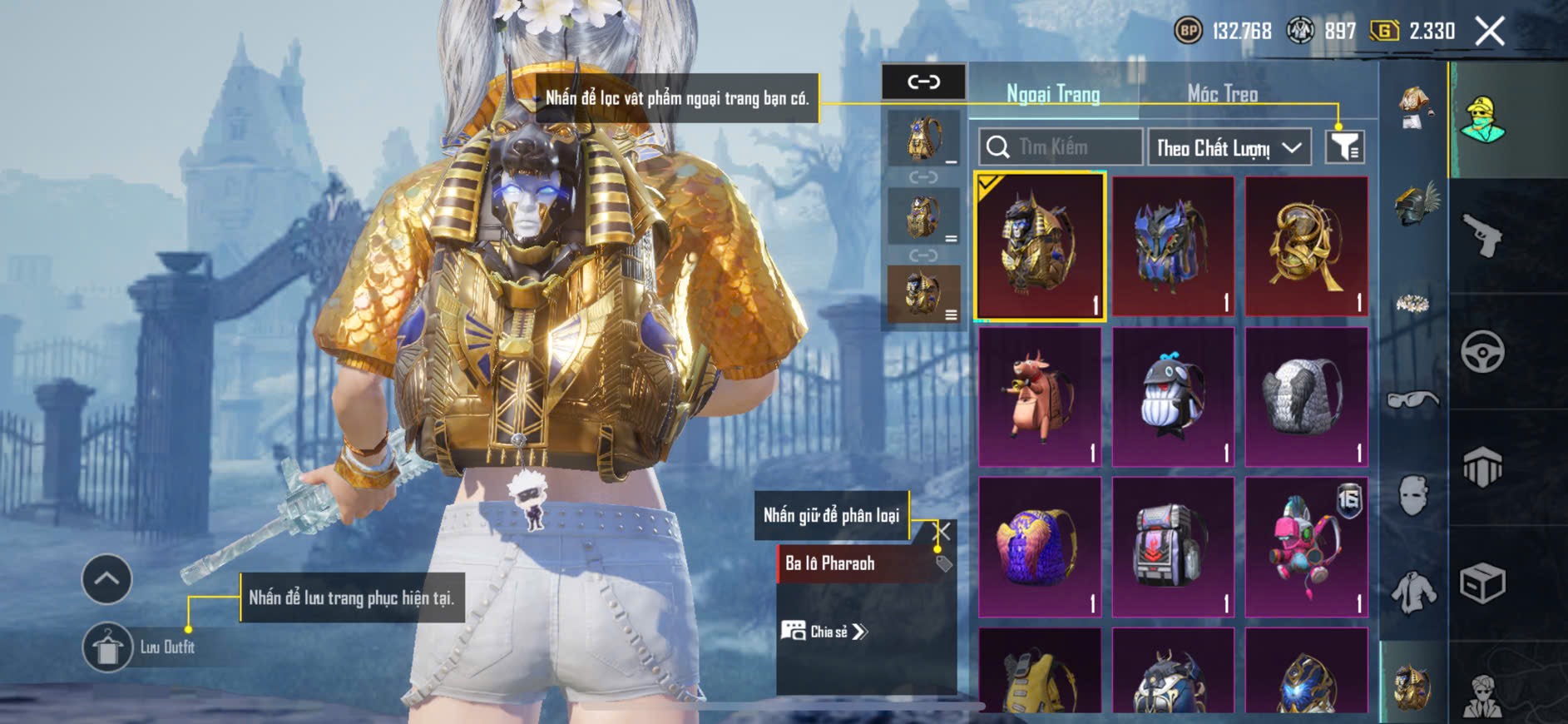Select the silver winged backpack skin

[x=1306, y=396]
